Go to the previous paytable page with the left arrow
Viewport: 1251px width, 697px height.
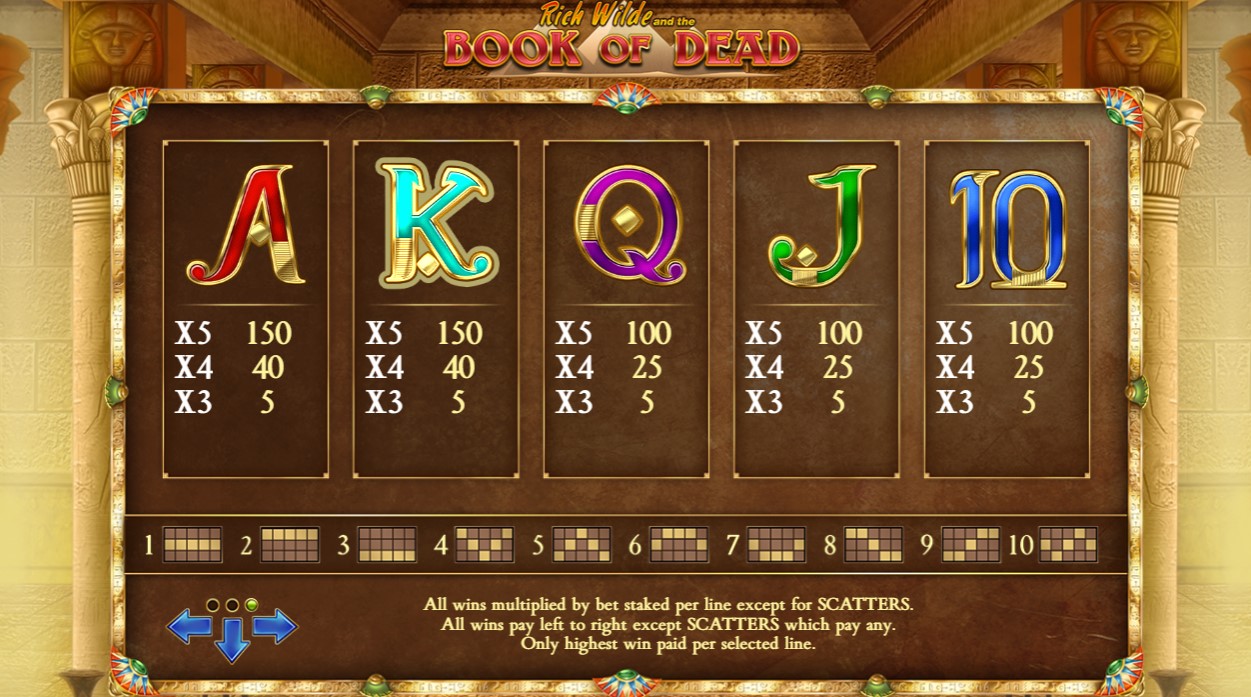(x=188, y=627)
